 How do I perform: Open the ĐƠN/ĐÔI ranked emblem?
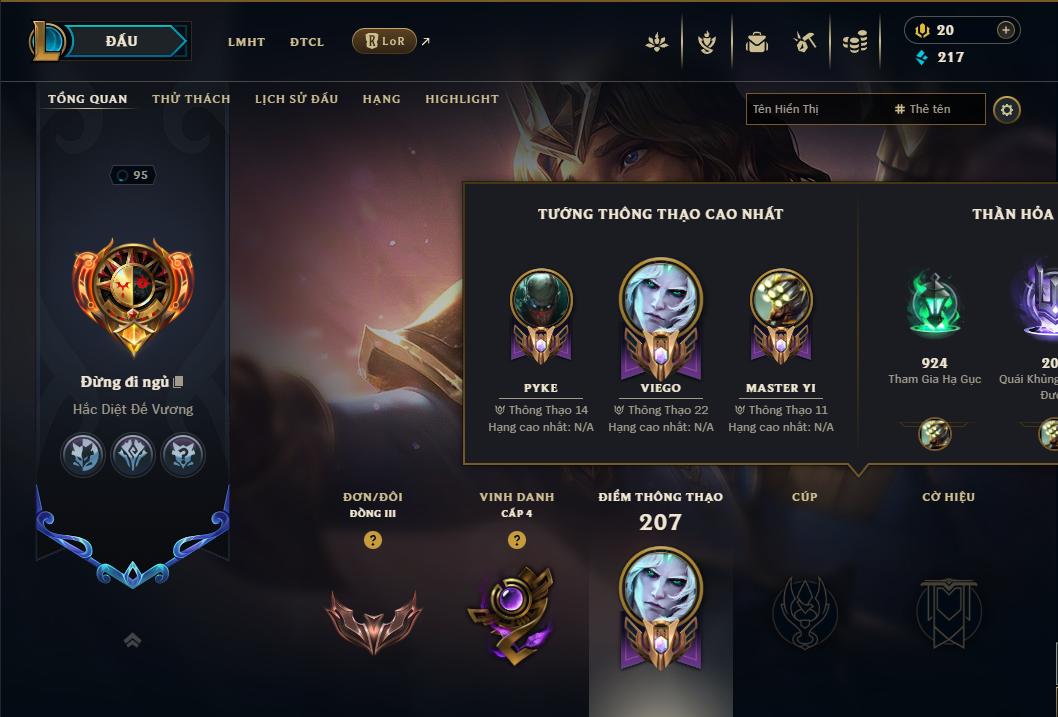373,620
